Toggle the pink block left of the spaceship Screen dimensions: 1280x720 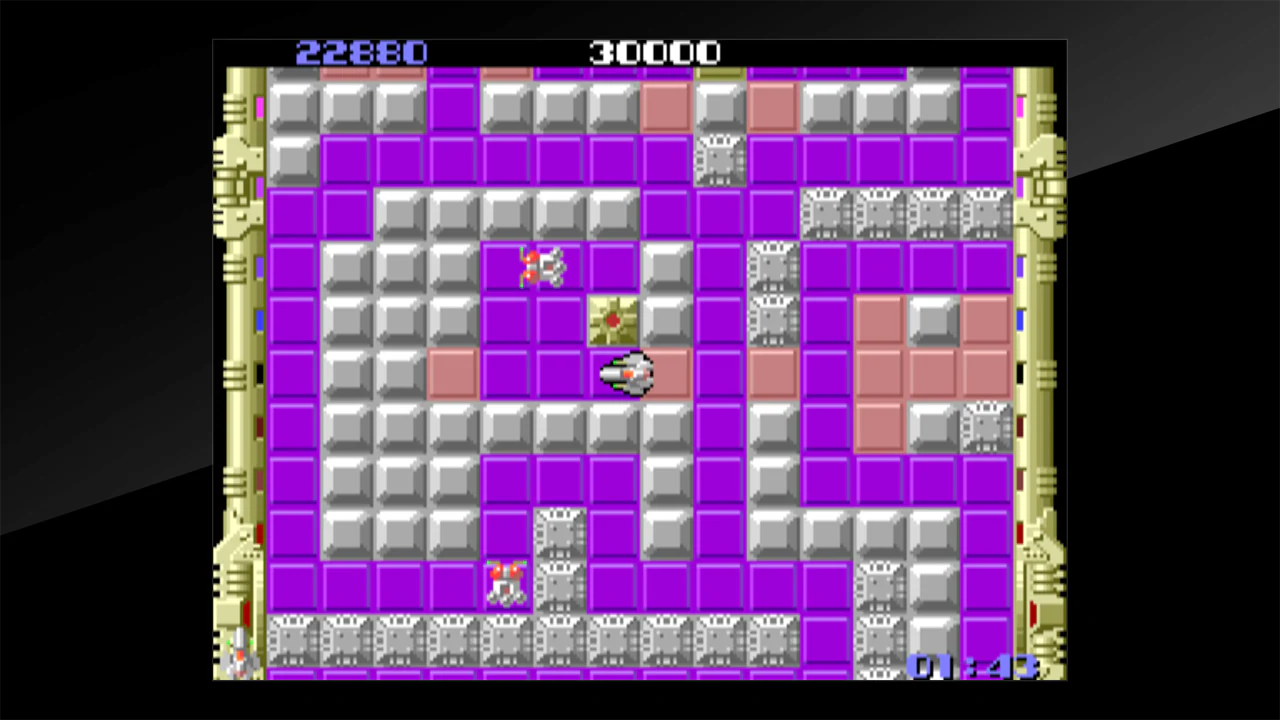tap(454, 373)
